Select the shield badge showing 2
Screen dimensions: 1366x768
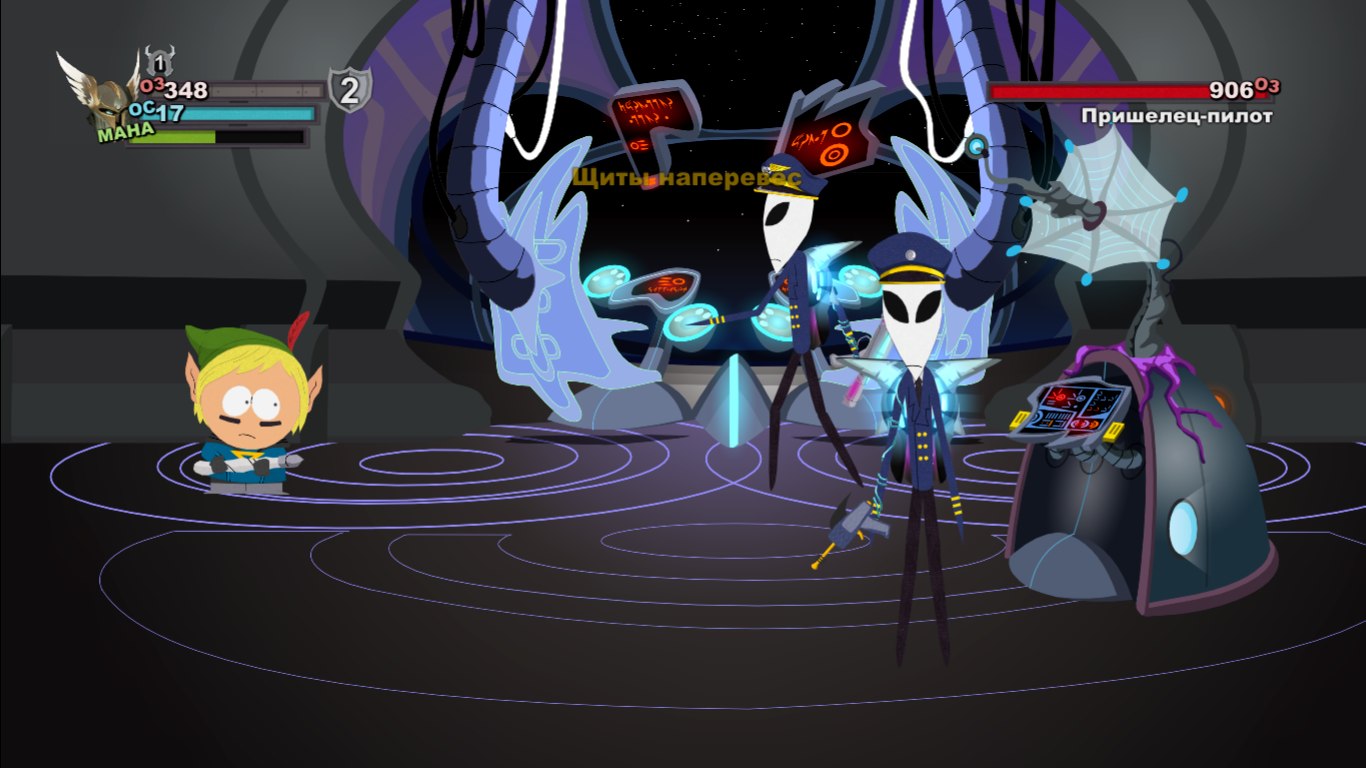click(349, 91)
